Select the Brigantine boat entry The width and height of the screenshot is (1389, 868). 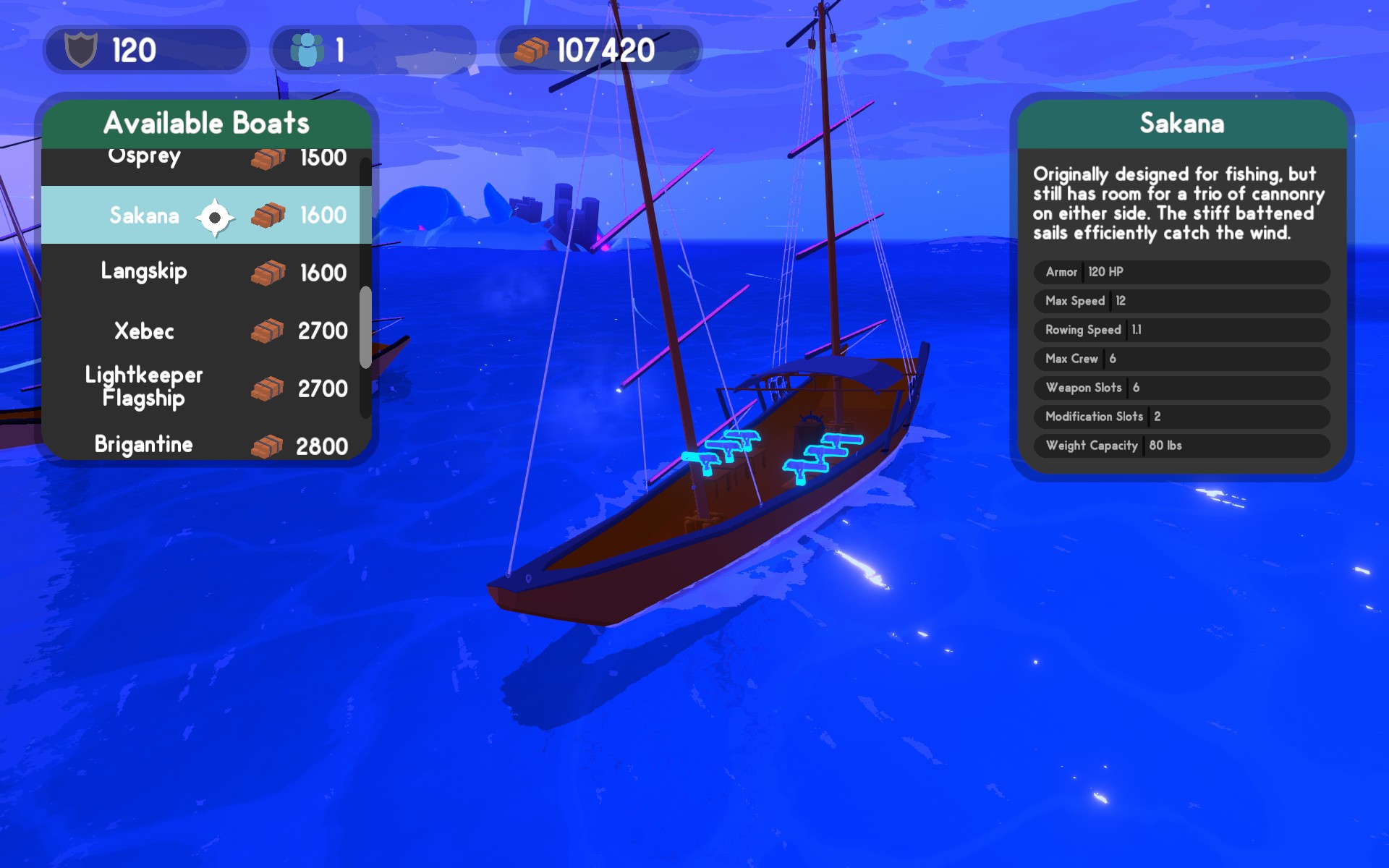(x=203, y=443)
